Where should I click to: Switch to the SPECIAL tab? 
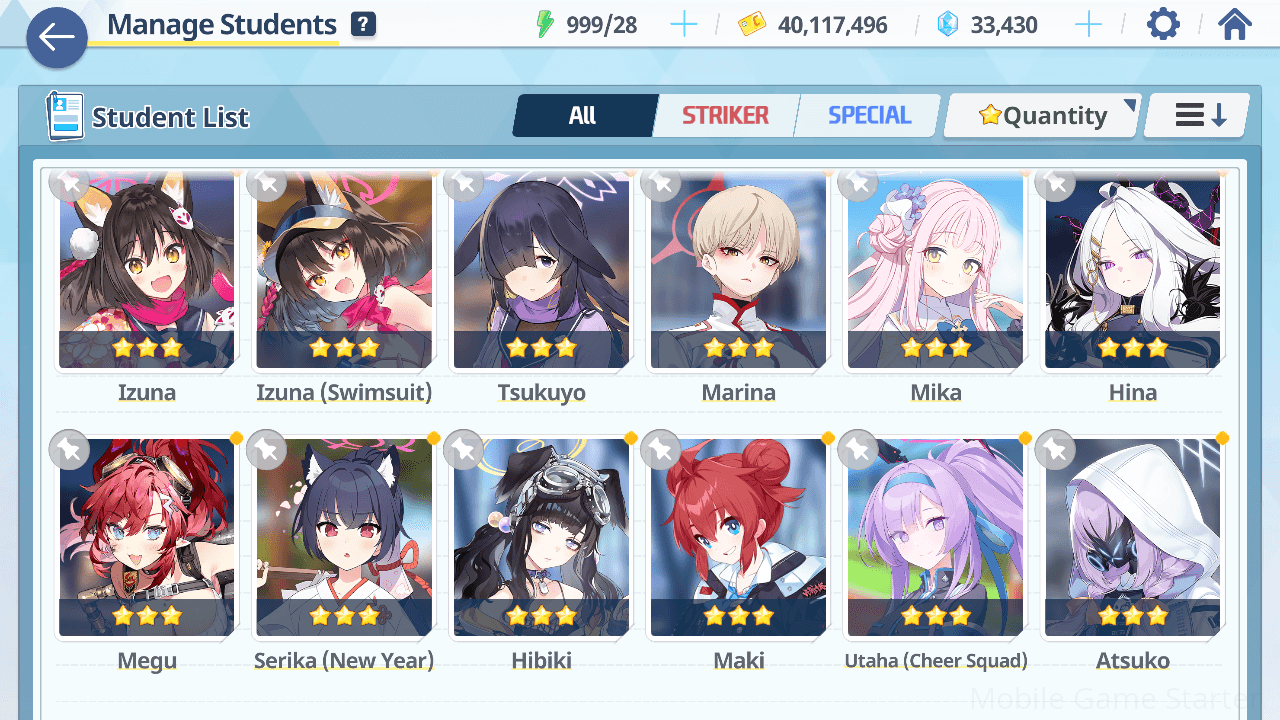point(869,116)
